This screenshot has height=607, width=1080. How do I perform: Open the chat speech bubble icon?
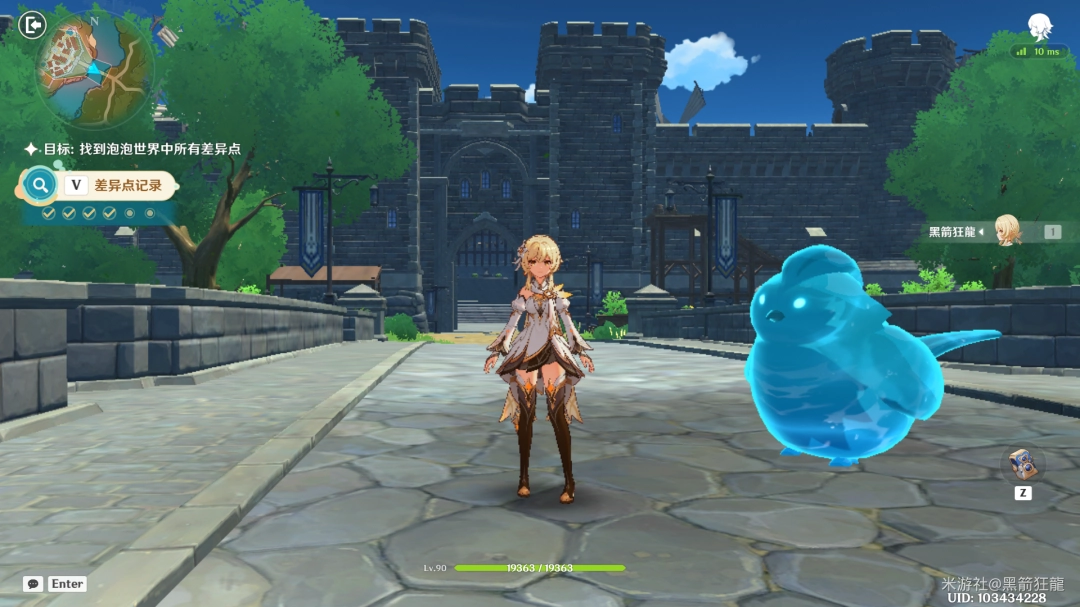pos(33,584)
